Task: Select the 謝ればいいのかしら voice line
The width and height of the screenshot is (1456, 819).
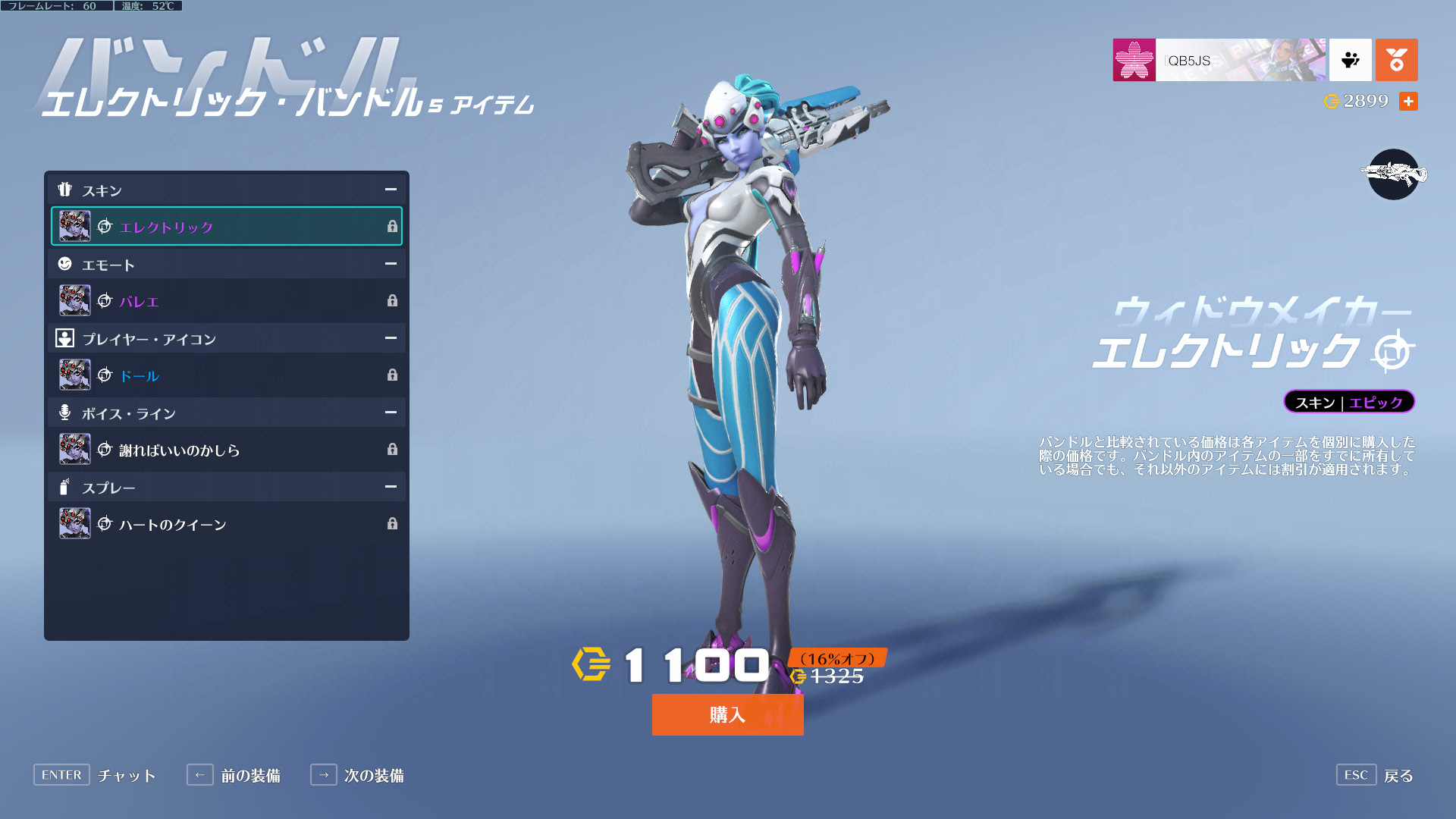Action: (x=226, y=450)
